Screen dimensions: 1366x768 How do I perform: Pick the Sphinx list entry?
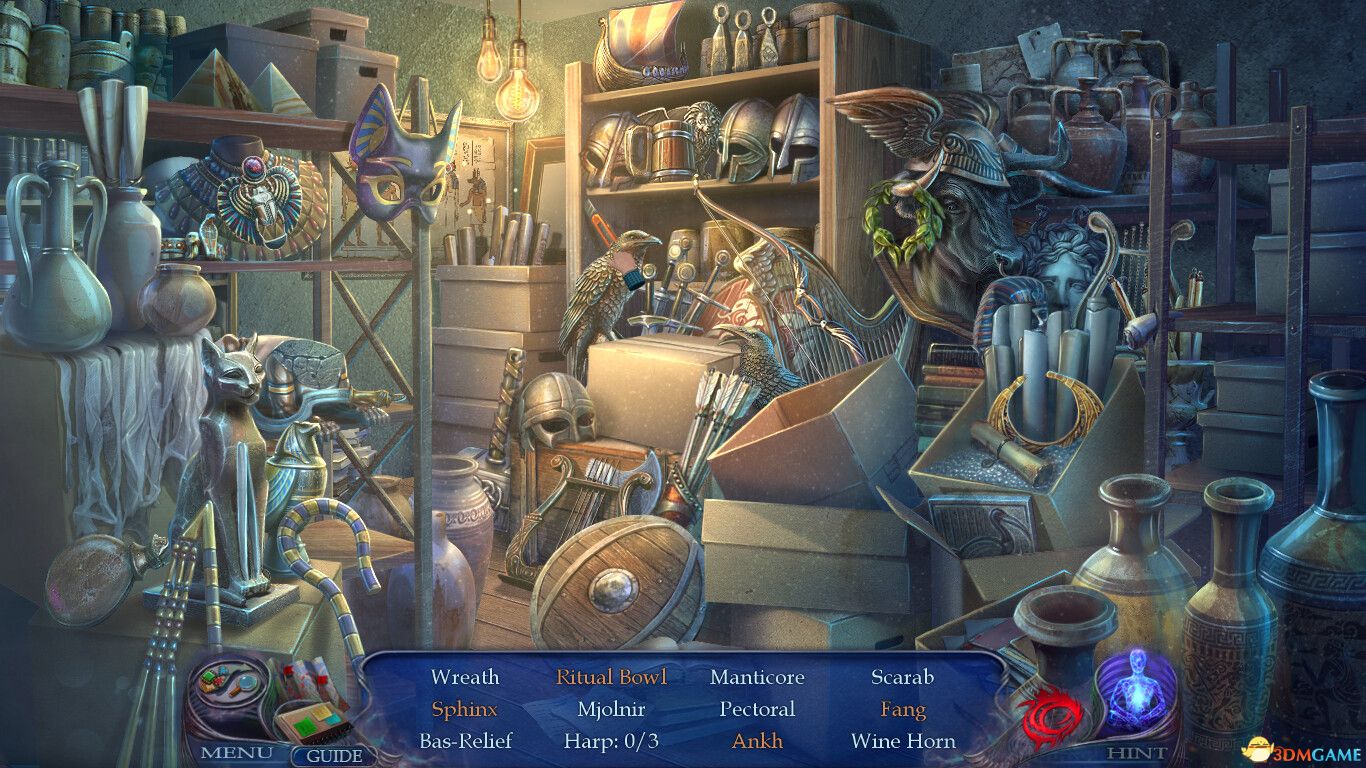(x=465, y=709)
